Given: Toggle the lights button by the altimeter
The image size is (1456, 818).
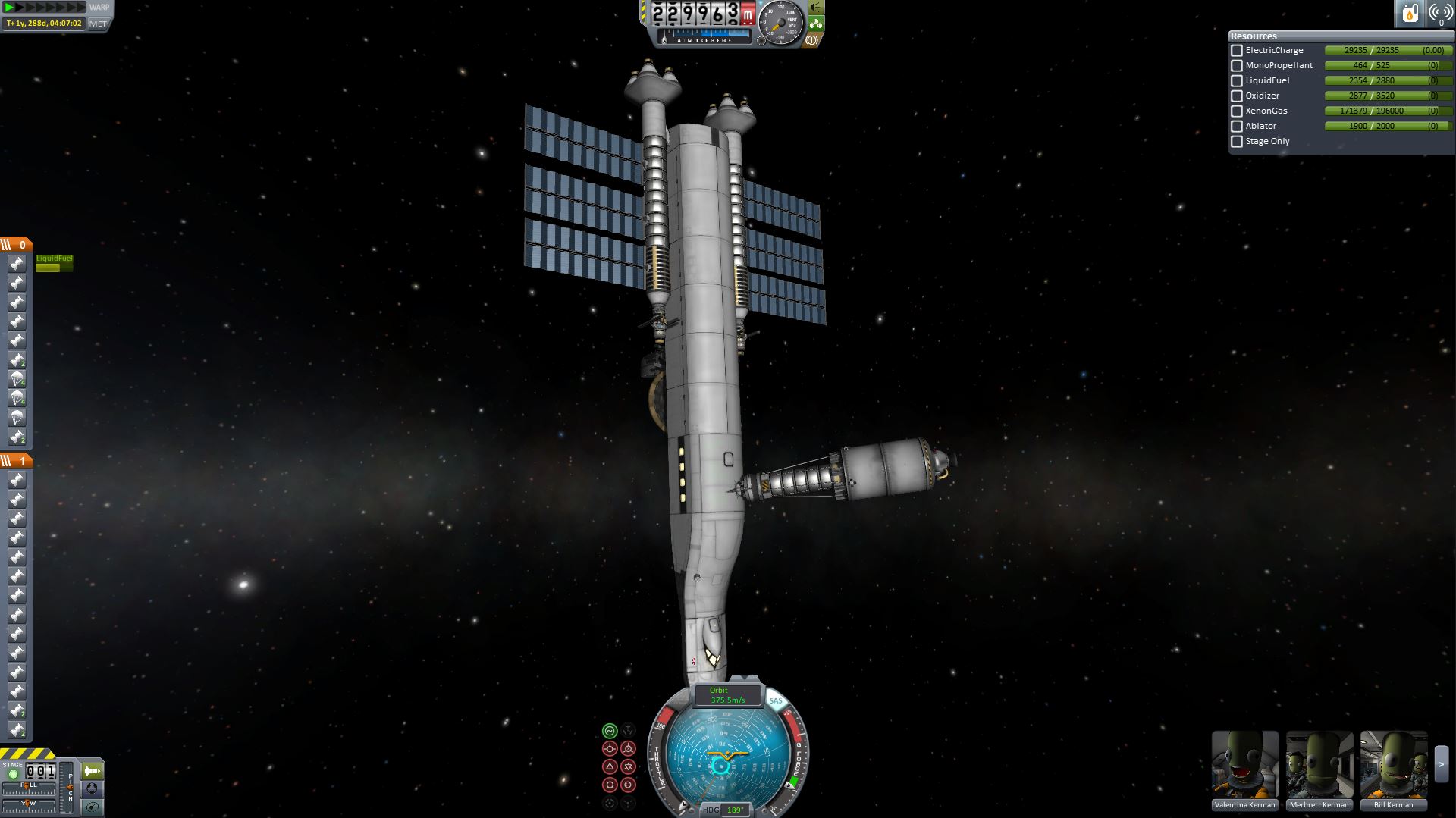Looking at the screenshot, I should tap(816, 8).
